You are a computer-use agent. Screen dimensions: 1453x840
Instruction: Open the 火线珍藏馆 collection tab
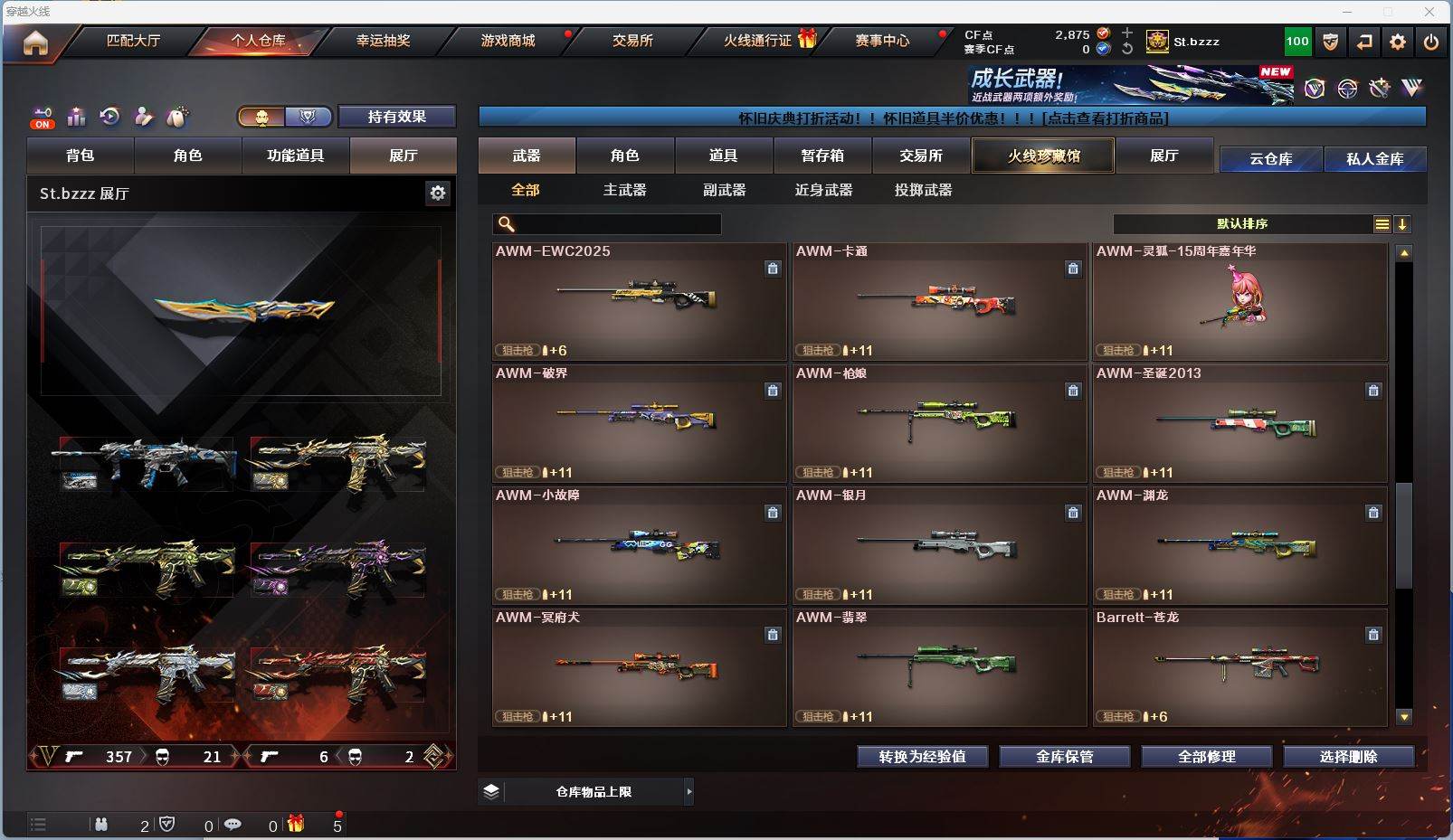(1043, 156)
